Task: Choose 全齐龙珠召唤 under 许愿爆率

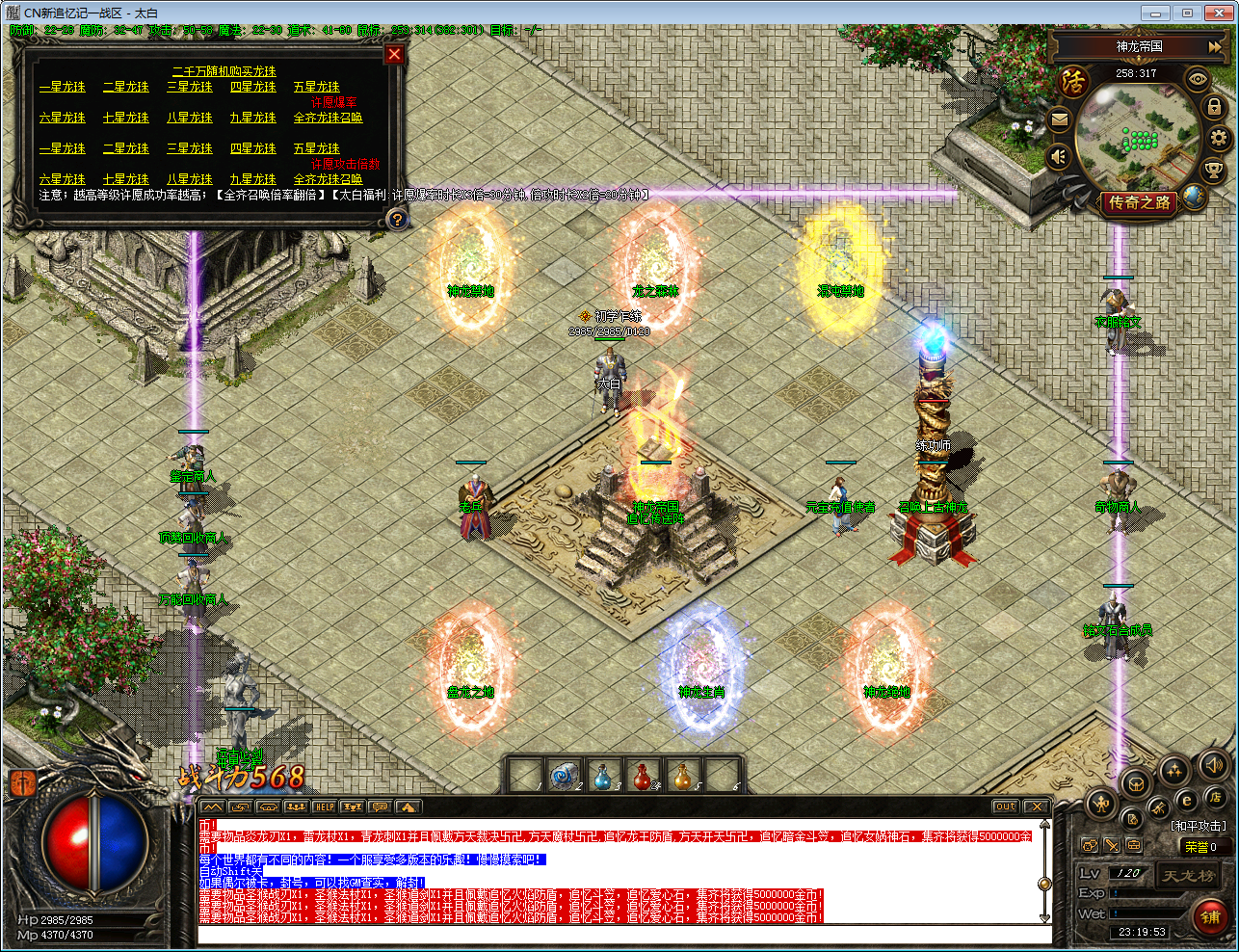Action: pyautogui.click(x=328, y=118)
